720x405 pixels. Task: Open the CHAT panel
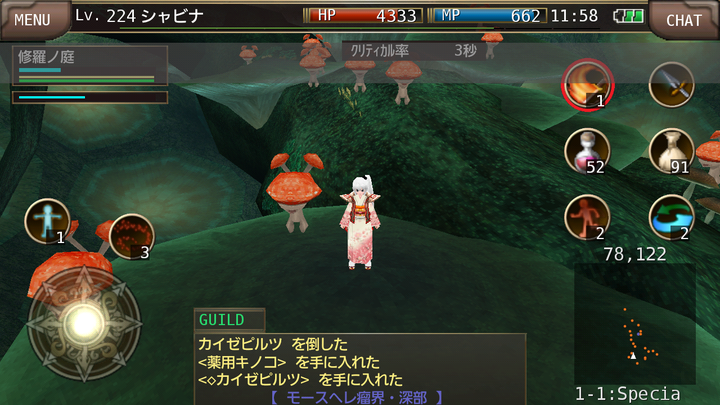click(x=684, y=19)
